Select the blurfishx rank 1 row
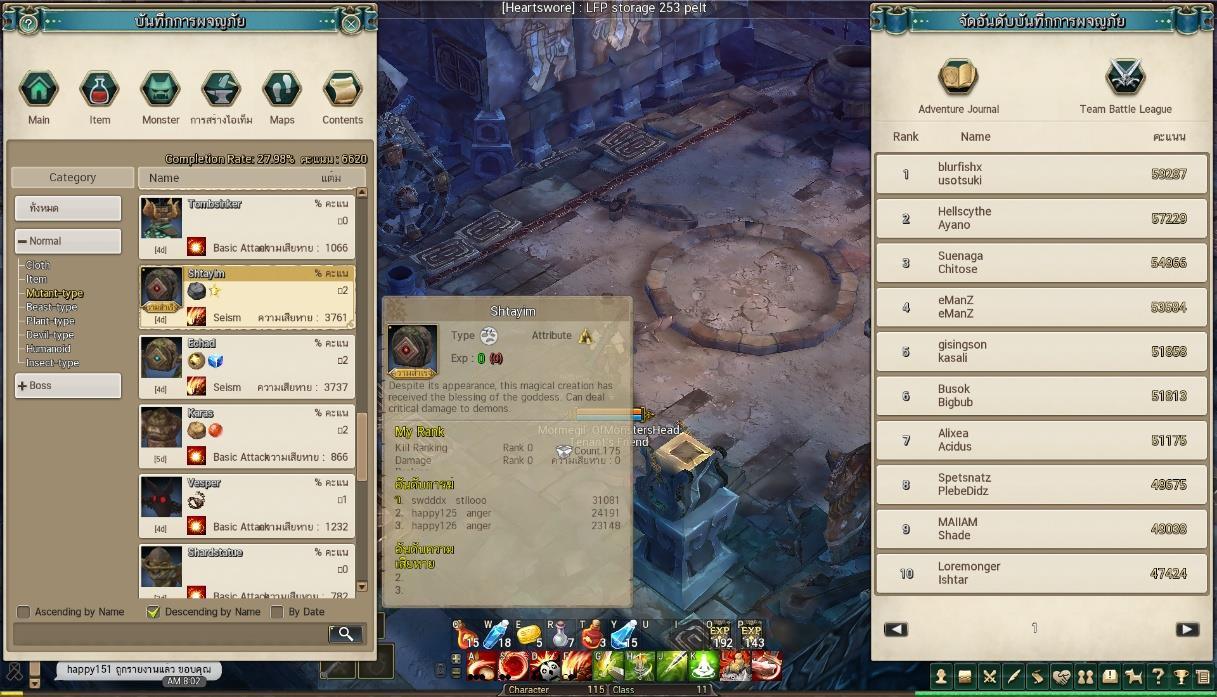 click(x=1041, y=174)
